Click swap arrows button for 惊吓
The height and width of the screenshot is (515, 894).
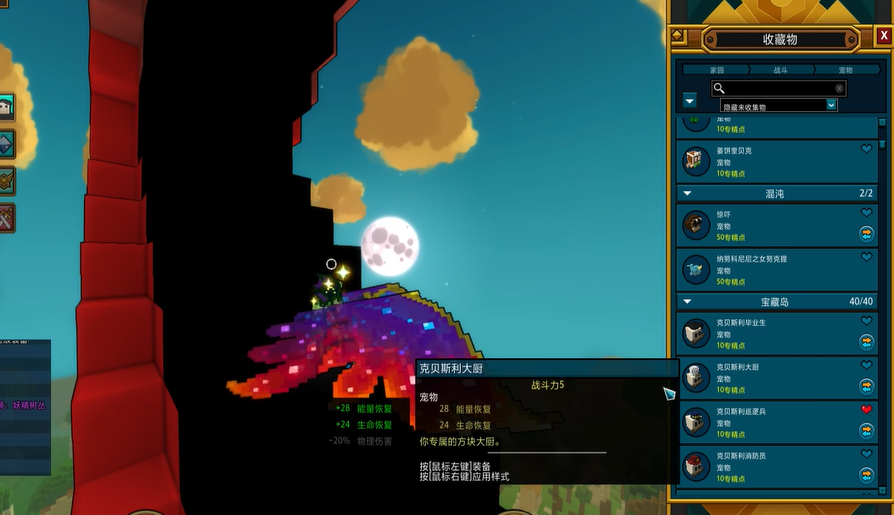[x=867, y=233]
